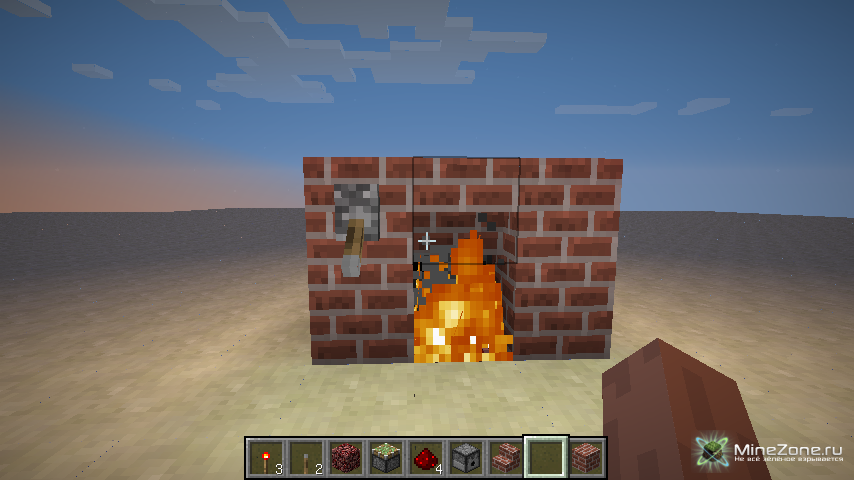The image size is (854, 480).
Task: Choose the netherrack block slot
Action: tap(346, 457)
